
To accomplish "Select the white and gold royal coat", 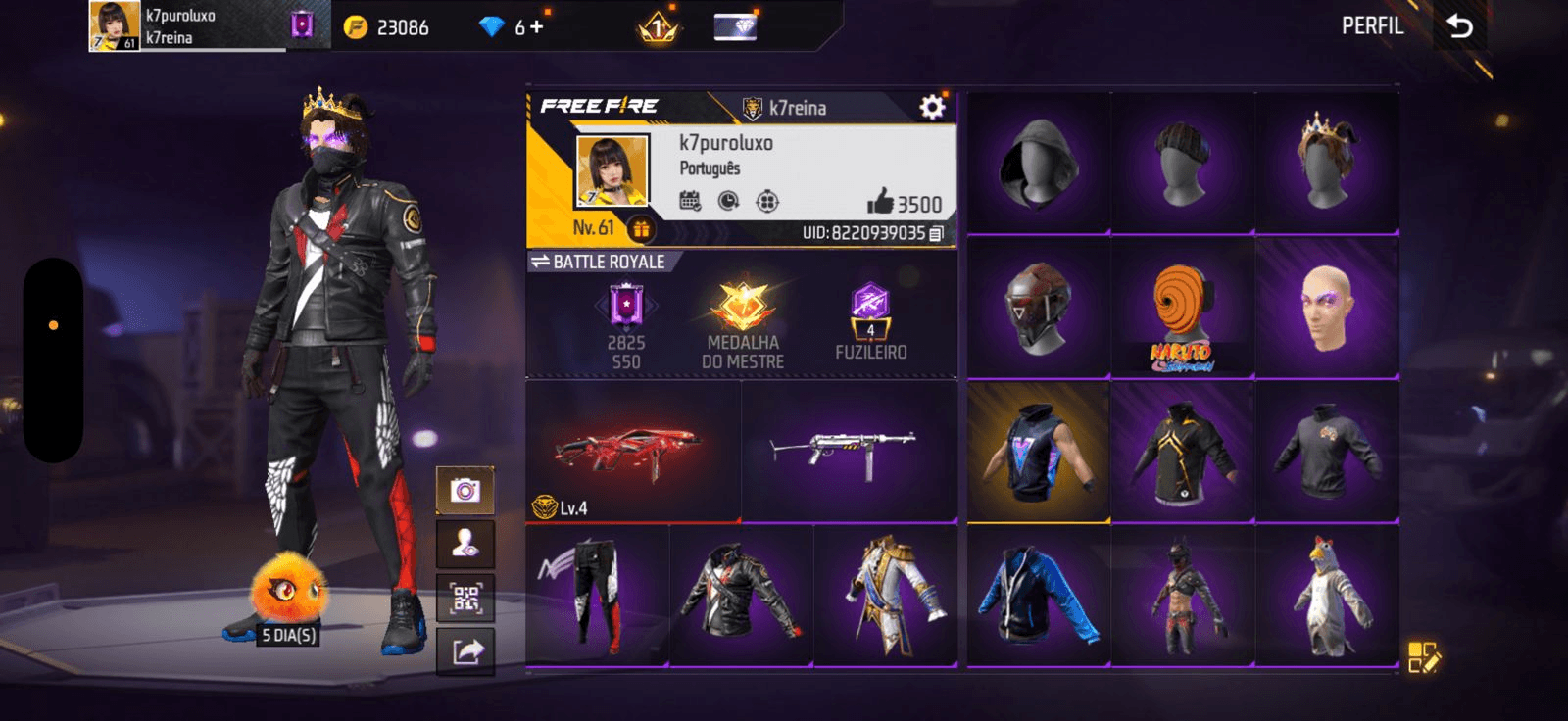I will [886, 597].
